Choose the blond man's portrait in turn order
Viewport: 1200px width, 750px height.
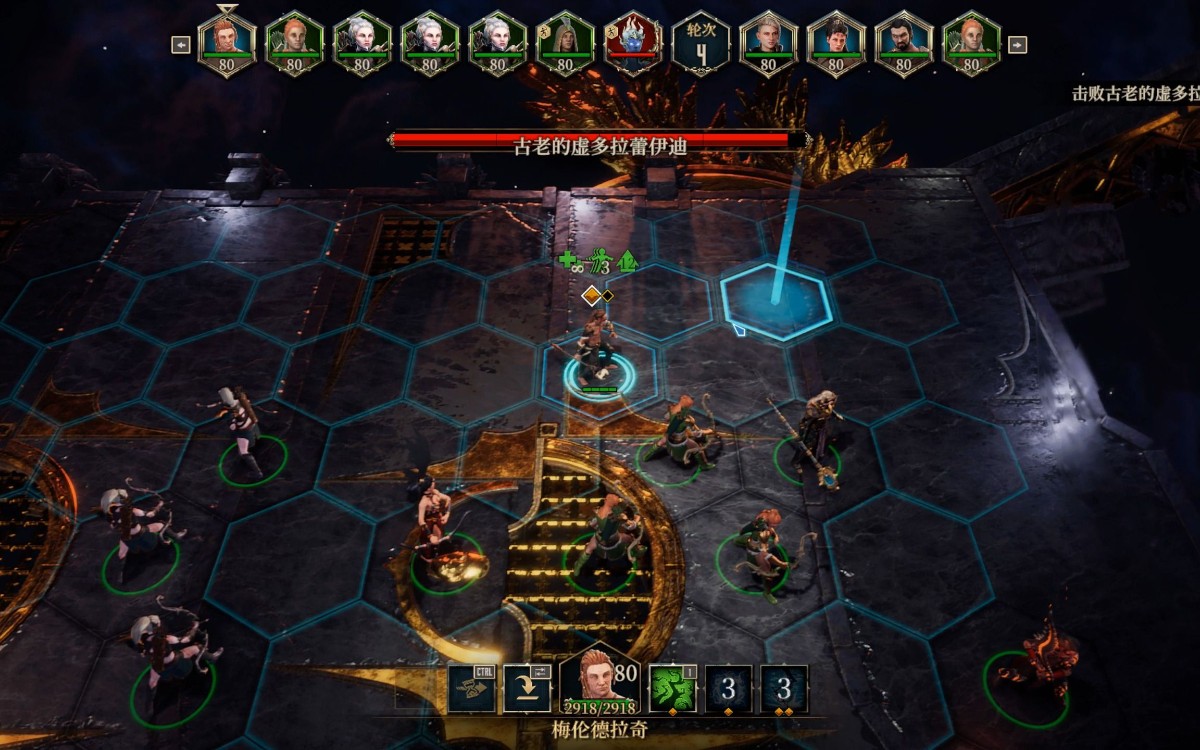(768, 43)
